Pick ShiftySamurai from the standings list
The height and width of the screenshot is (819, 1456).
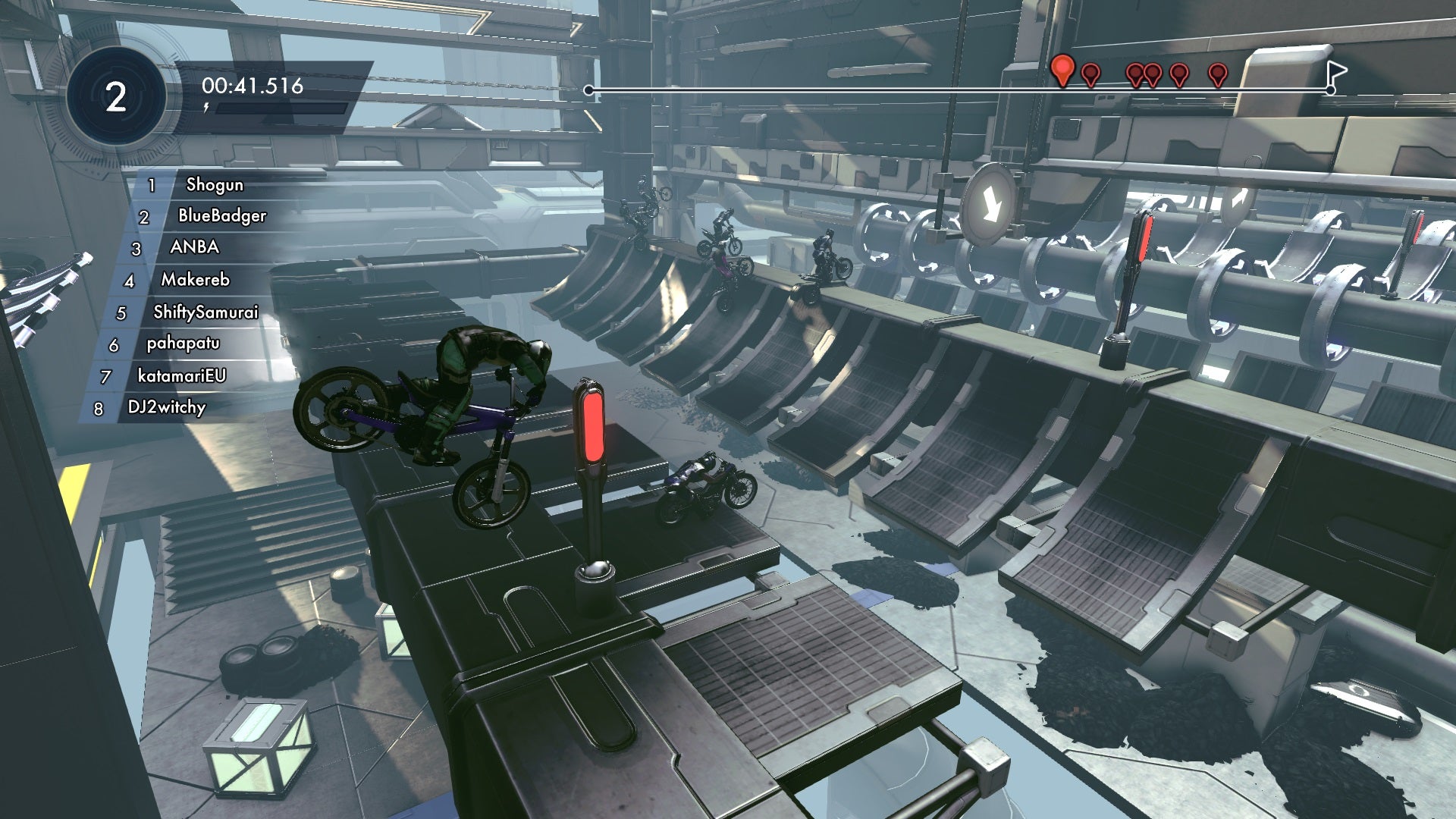(x=206, y=312)
